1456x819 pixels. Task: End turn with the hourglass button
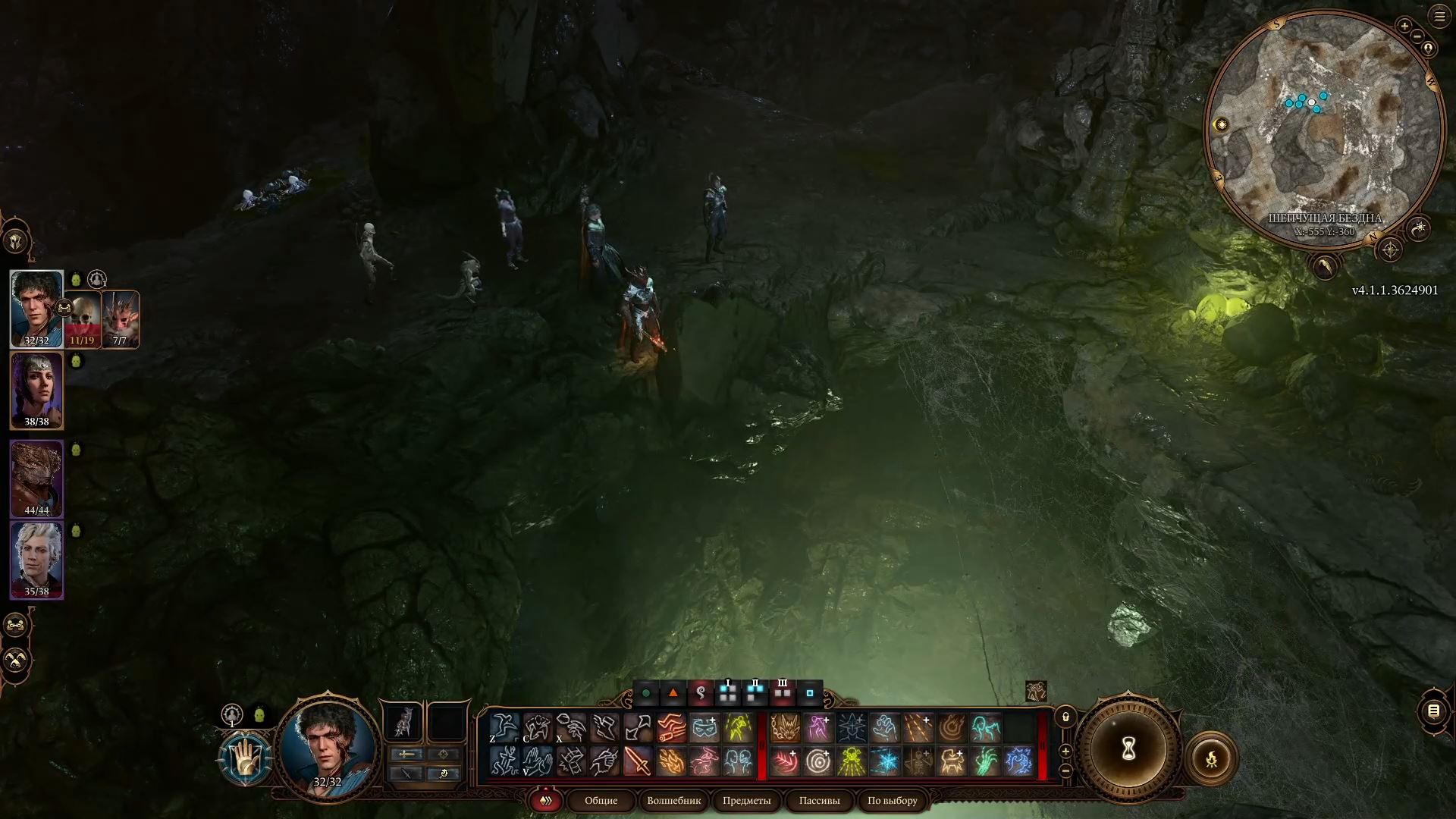tap(1128, 749)
